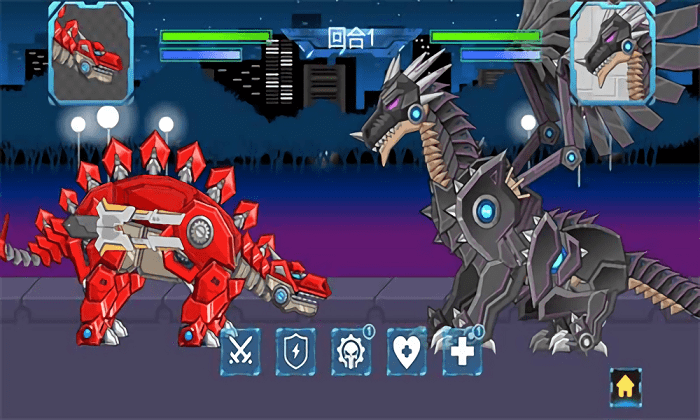This screenshot has height=420, width=700.
Task: Tap the white plus cross skill
Action: (462, 351)
